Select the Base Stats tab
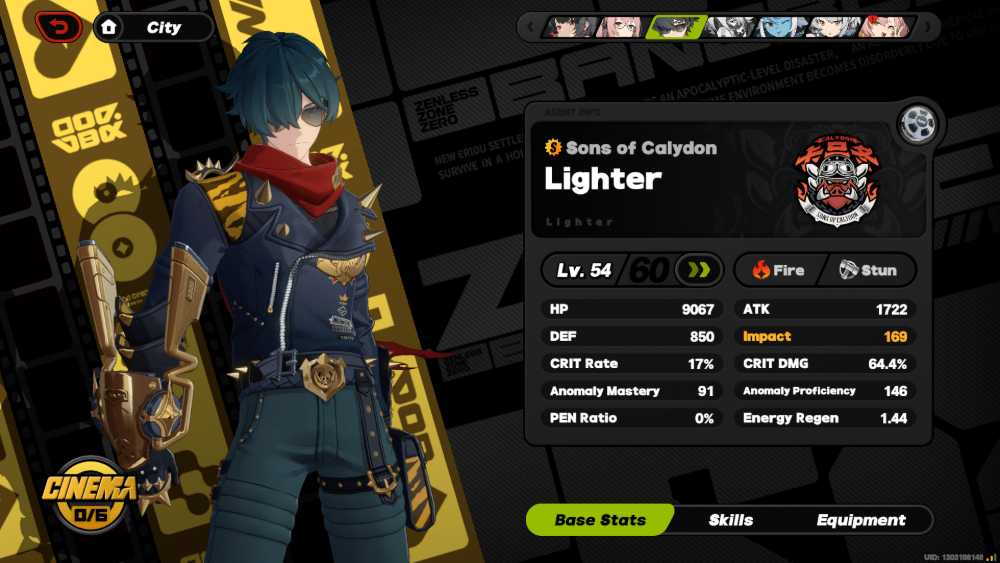Viewport: 1000px width, 563px height. click(x=600, y=520)
